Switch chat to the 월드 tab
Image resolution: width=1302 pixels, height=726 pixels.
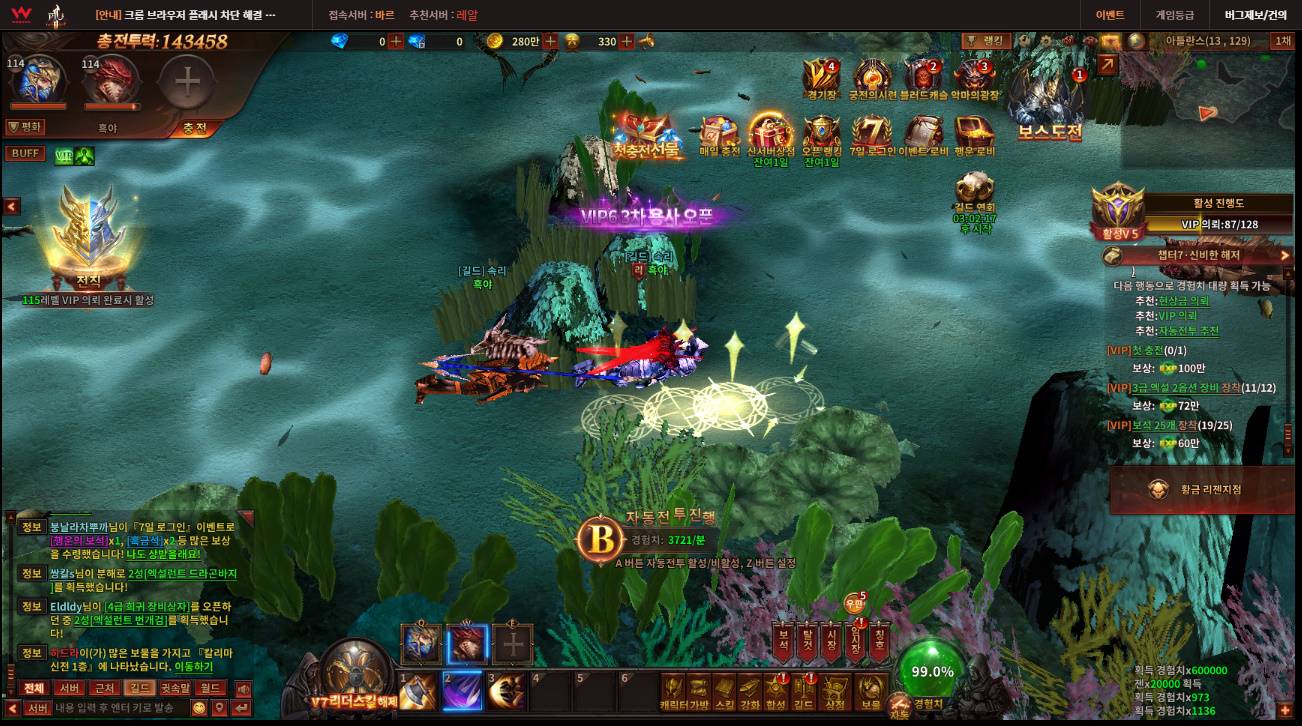210,688
